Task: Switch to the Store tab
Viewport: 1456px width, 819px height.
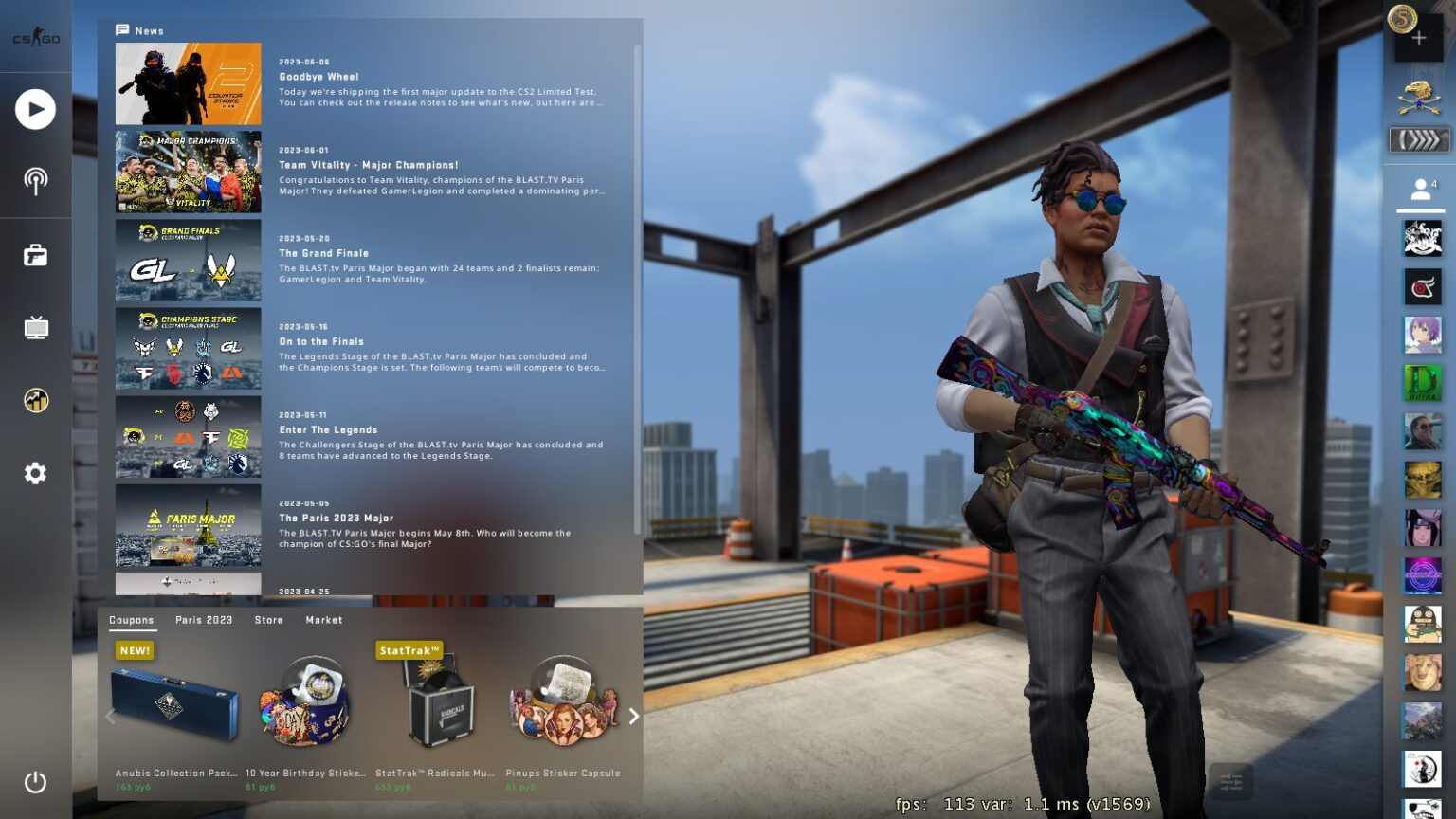Action: tap(268, 620)
